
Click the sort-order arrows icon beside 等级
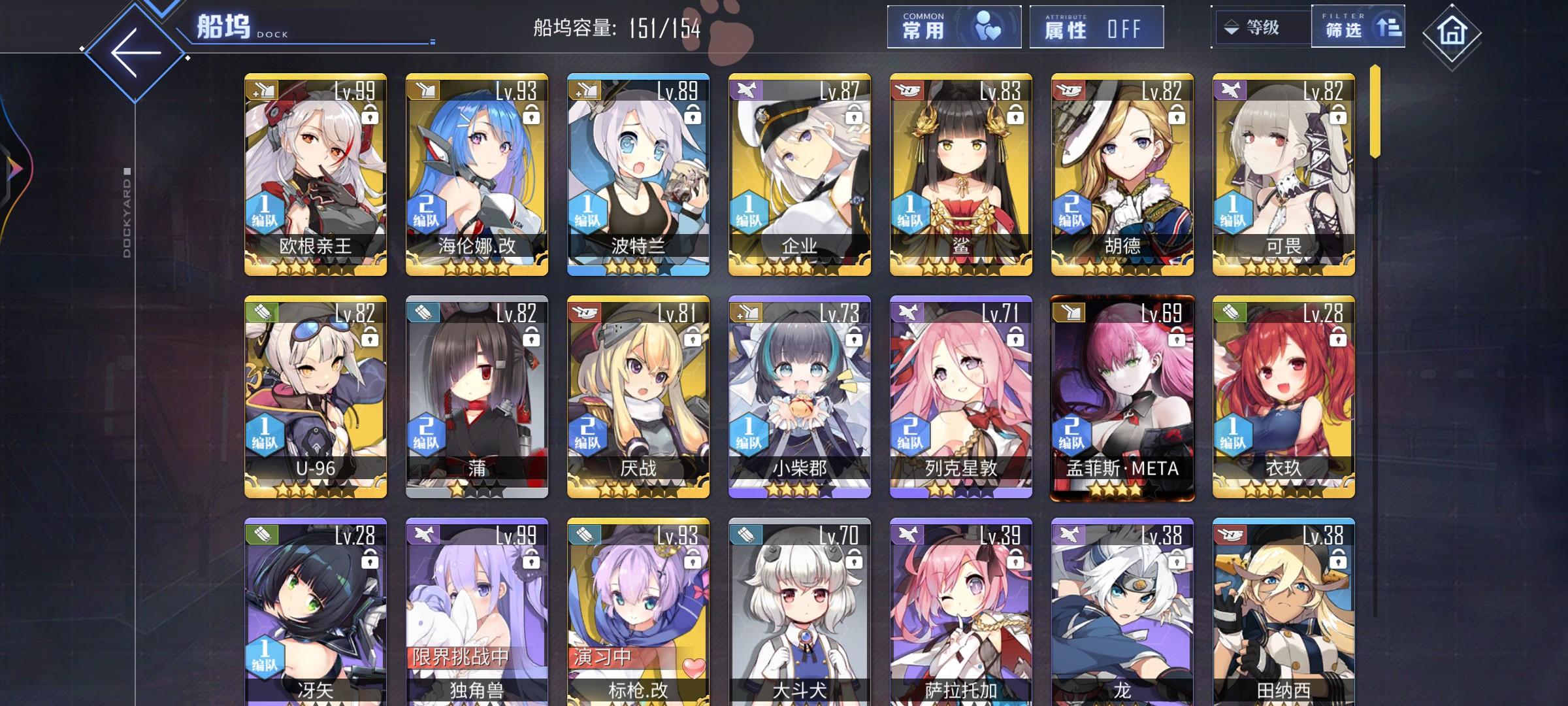tap(1232, 27)
